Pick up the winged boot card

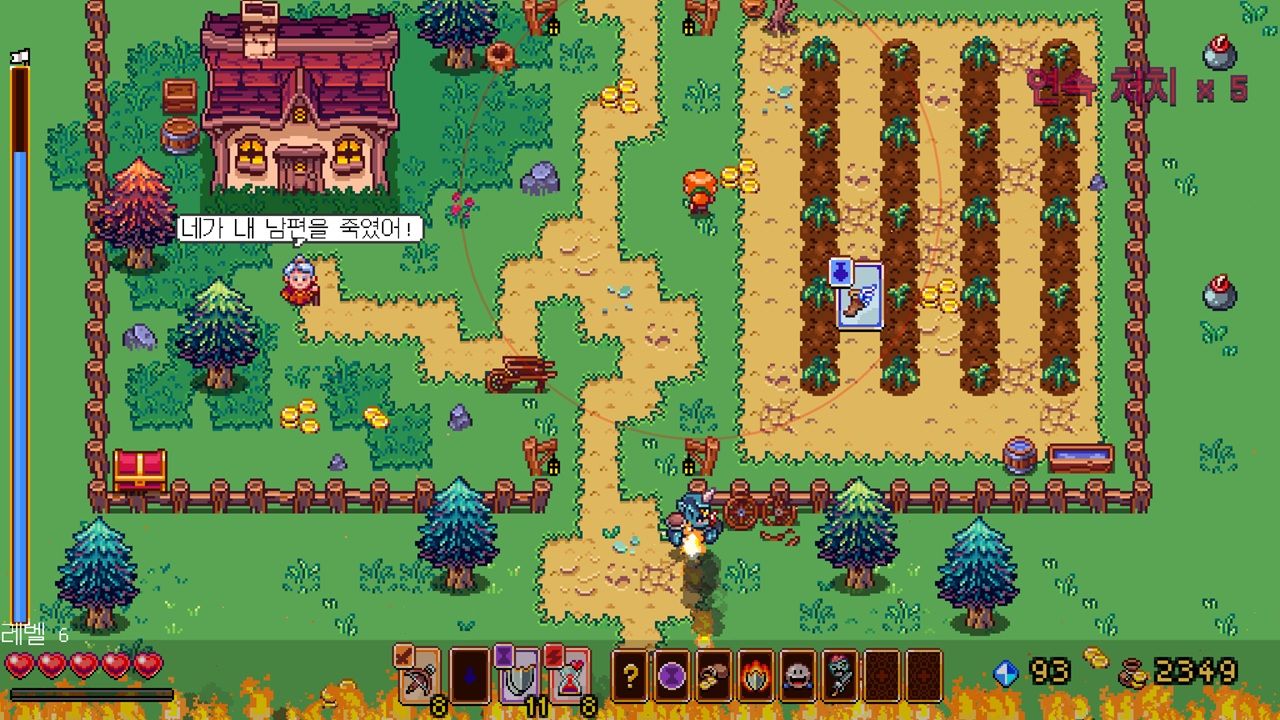(x=859, y=295)
